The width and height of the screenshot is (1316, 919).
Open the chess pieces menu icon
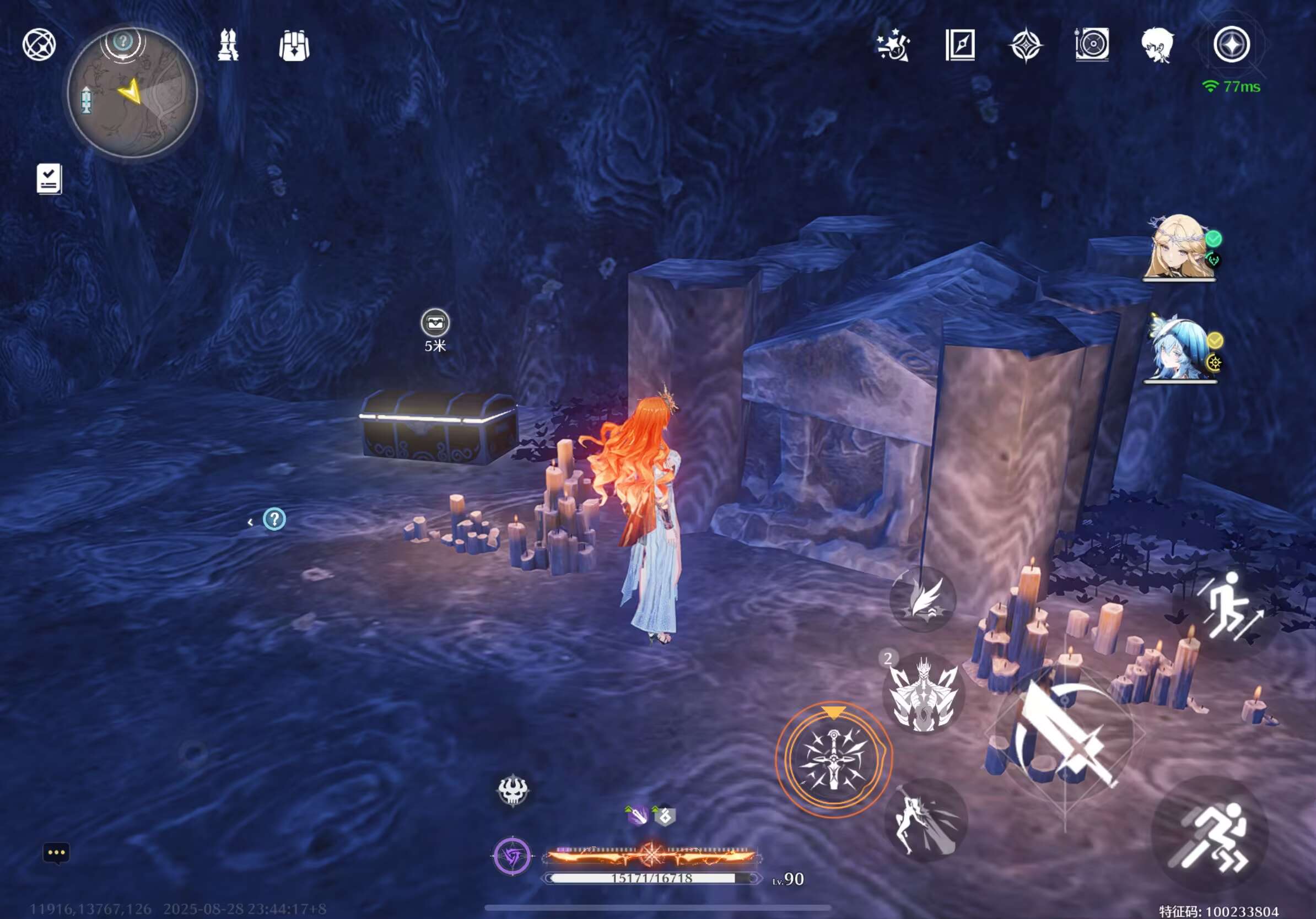coord(228,45)
